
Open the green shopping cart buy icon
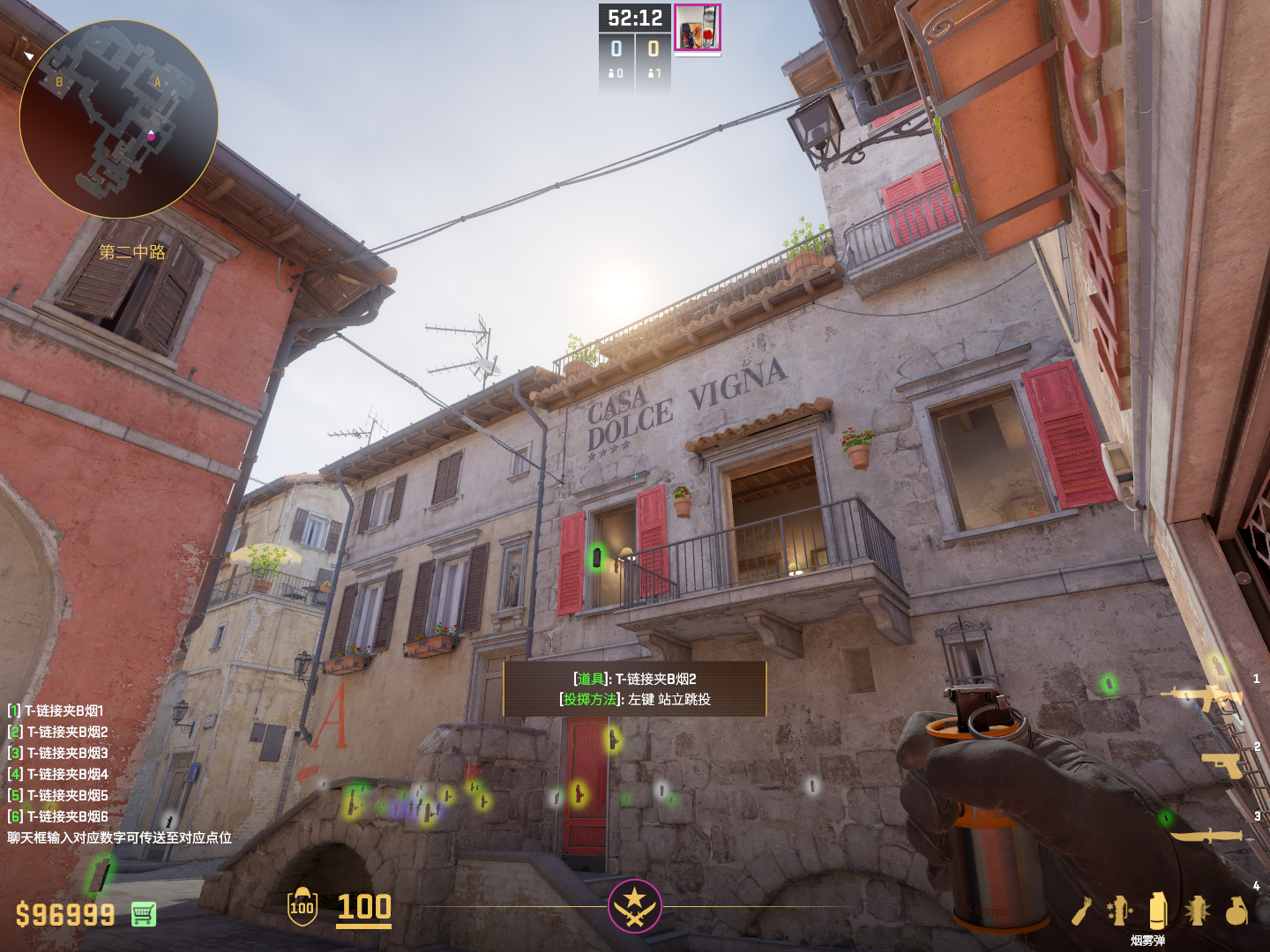144,914
